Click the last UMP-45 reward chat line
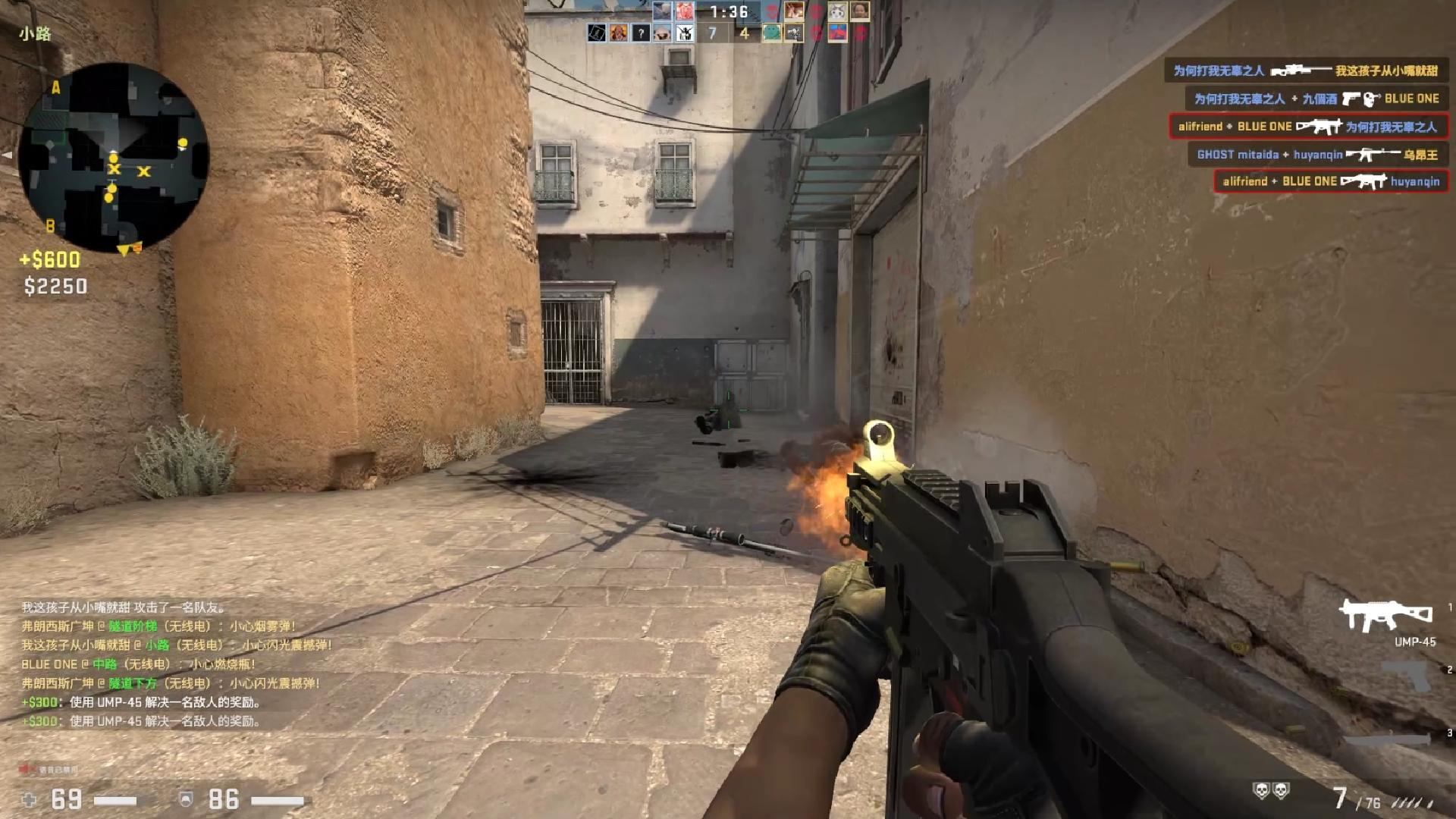 141,721
